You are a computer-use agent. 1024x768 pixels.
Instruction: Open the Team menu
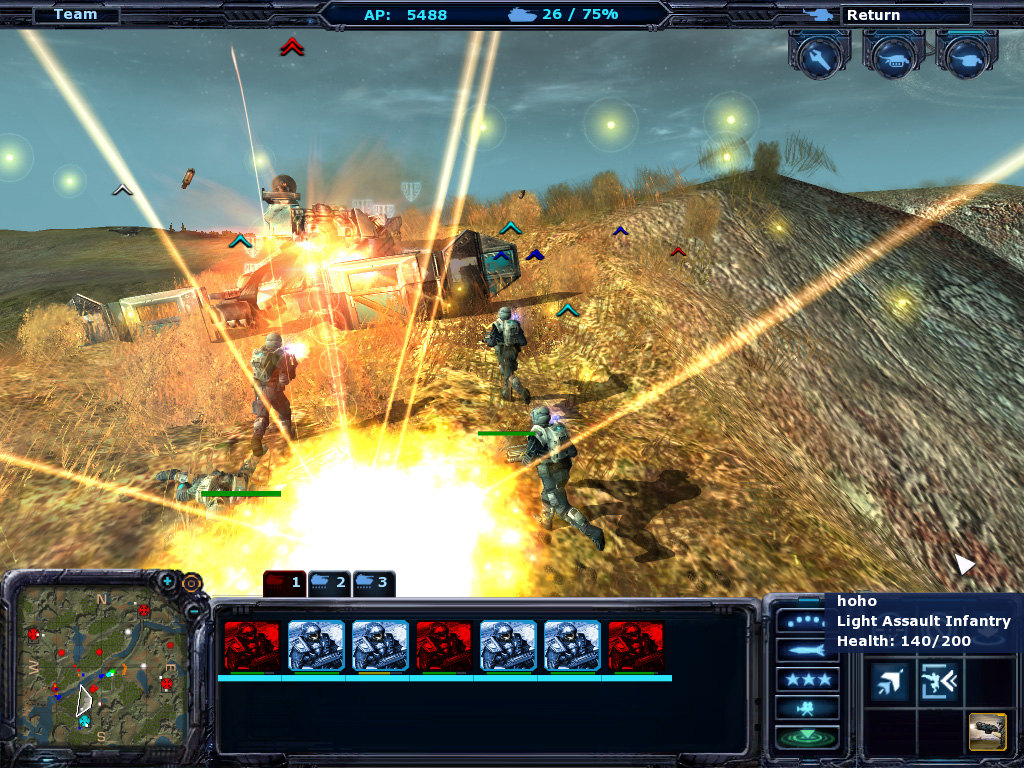75,15
